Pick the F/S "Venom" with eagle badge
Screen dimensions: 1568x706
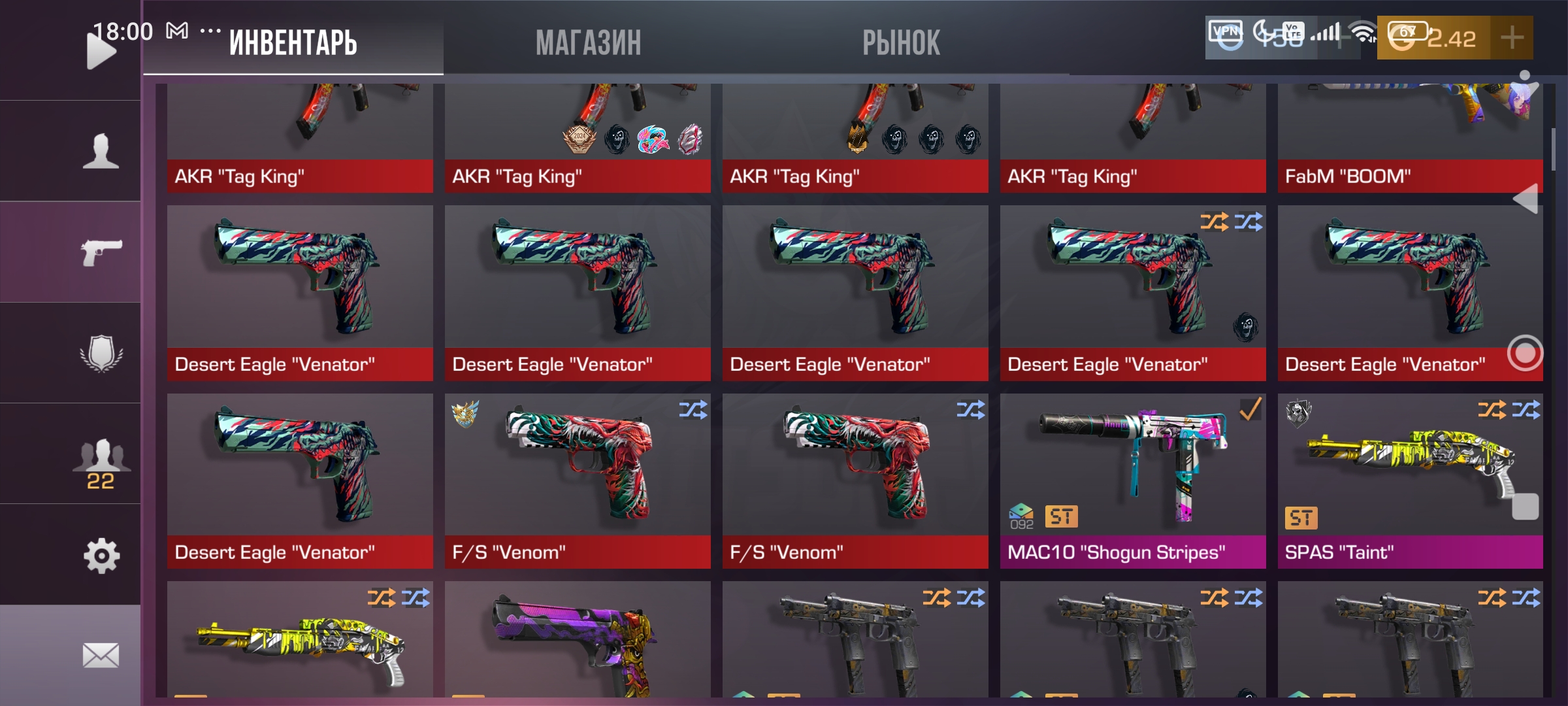(x=577, y=480)
